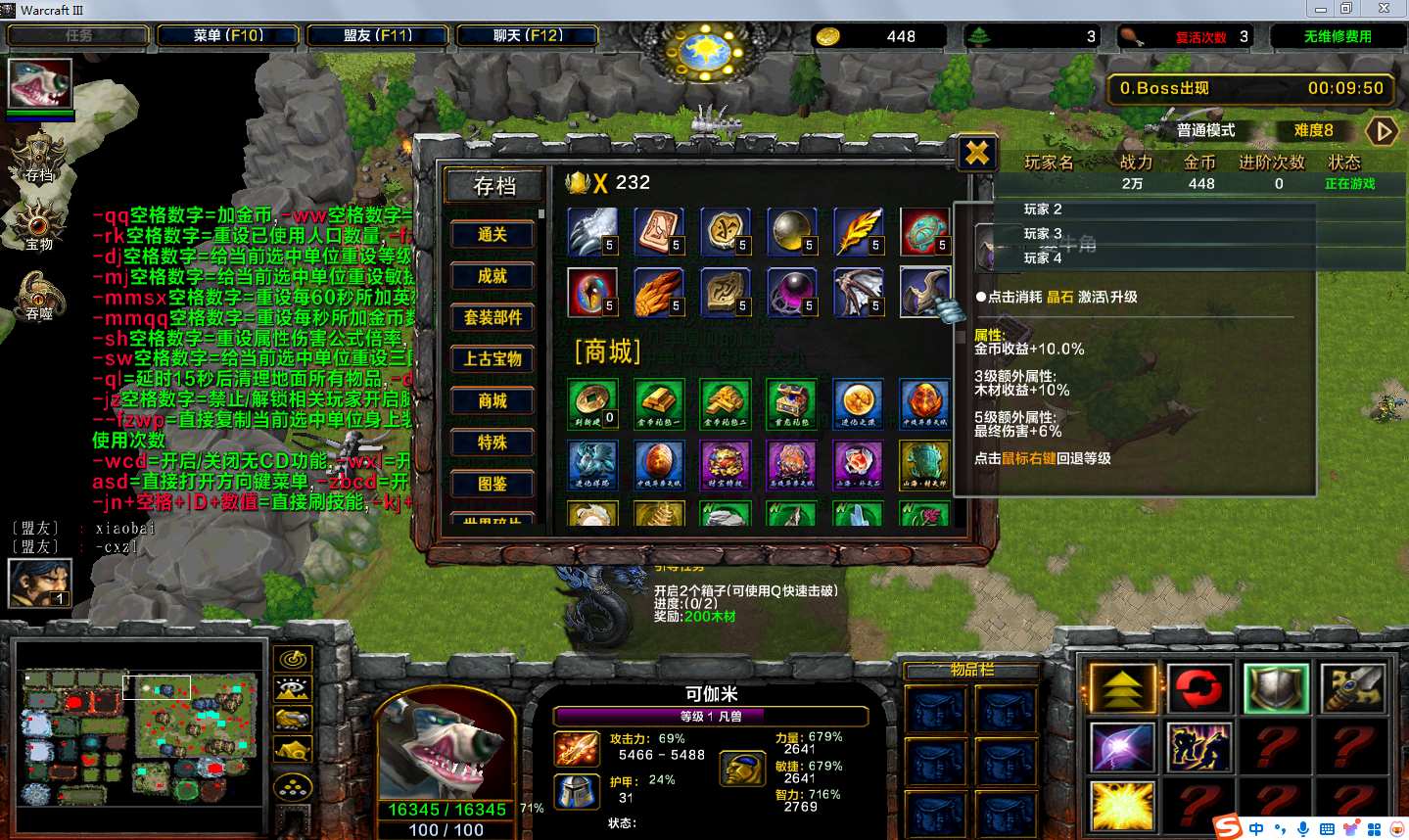Open the 宝物 sun-eye icon
Screen dimensions: 1409x840
38,223
